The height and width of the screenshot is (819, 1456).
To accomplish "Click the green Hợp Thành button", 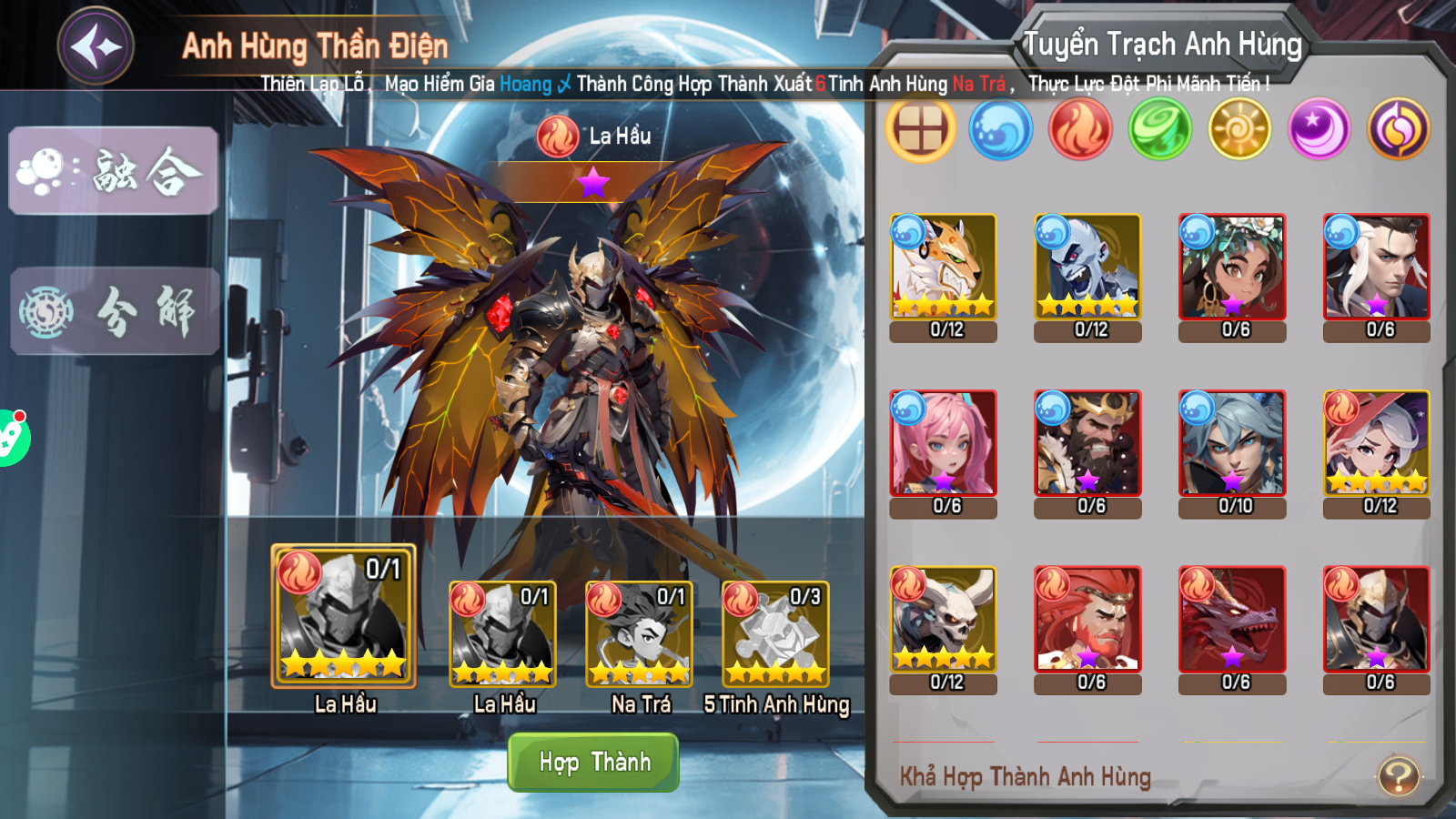I will 593,762.
